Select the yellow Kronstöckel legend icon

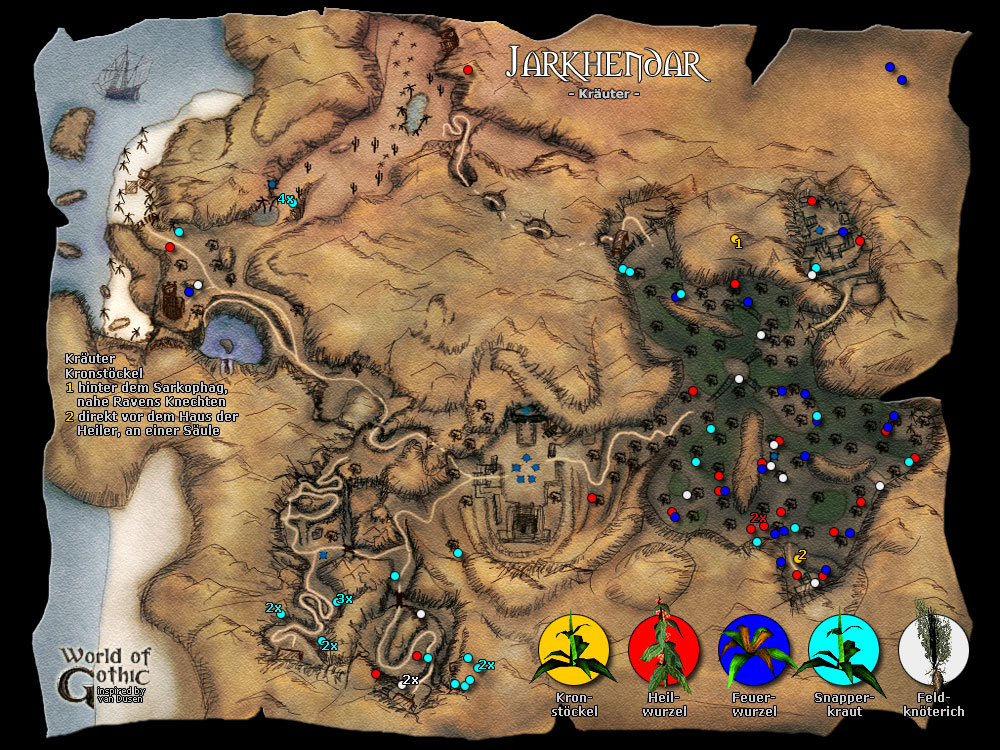point(573,652)
